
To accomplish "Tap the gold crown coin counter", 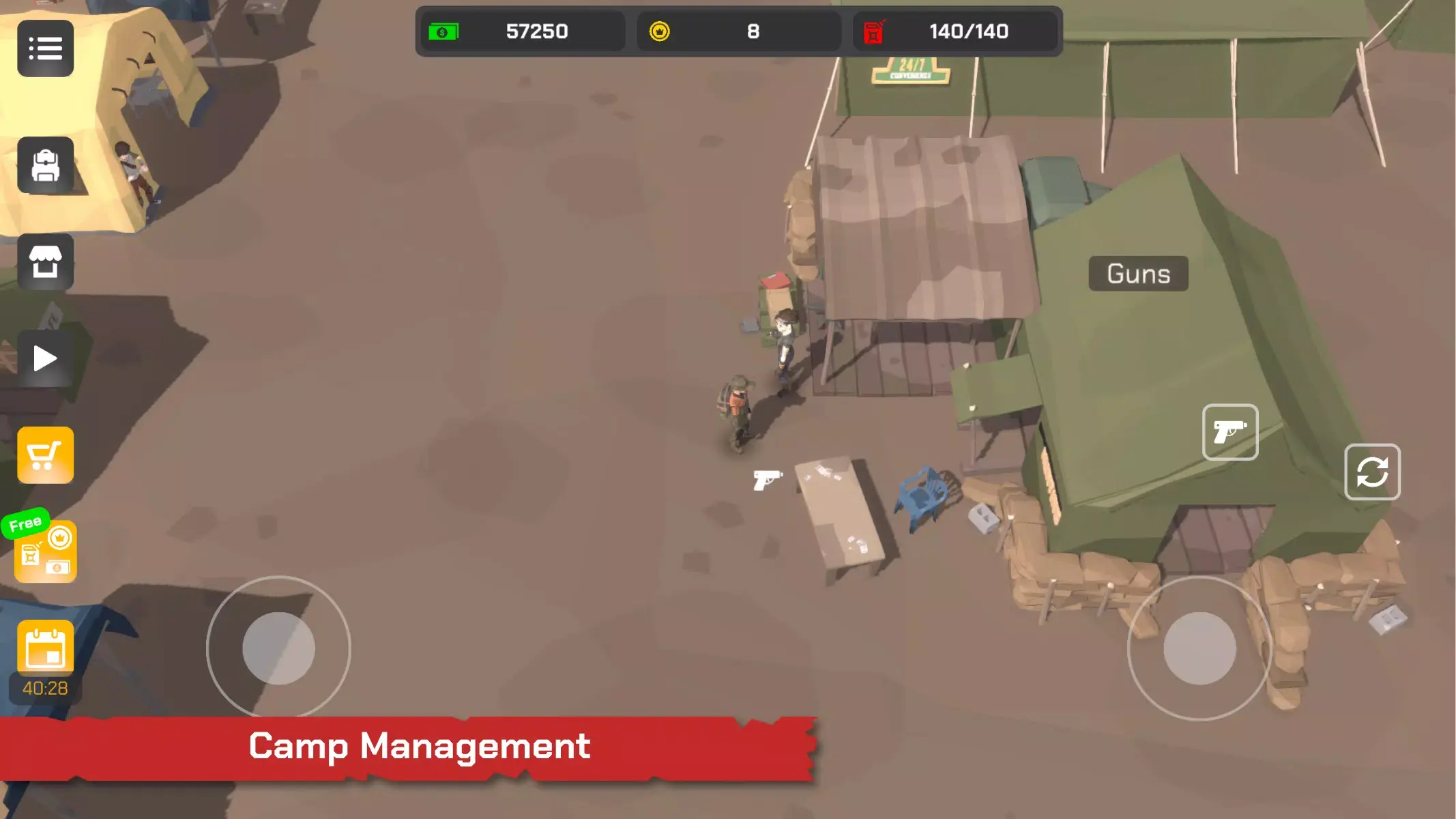I will coord(739,31).
